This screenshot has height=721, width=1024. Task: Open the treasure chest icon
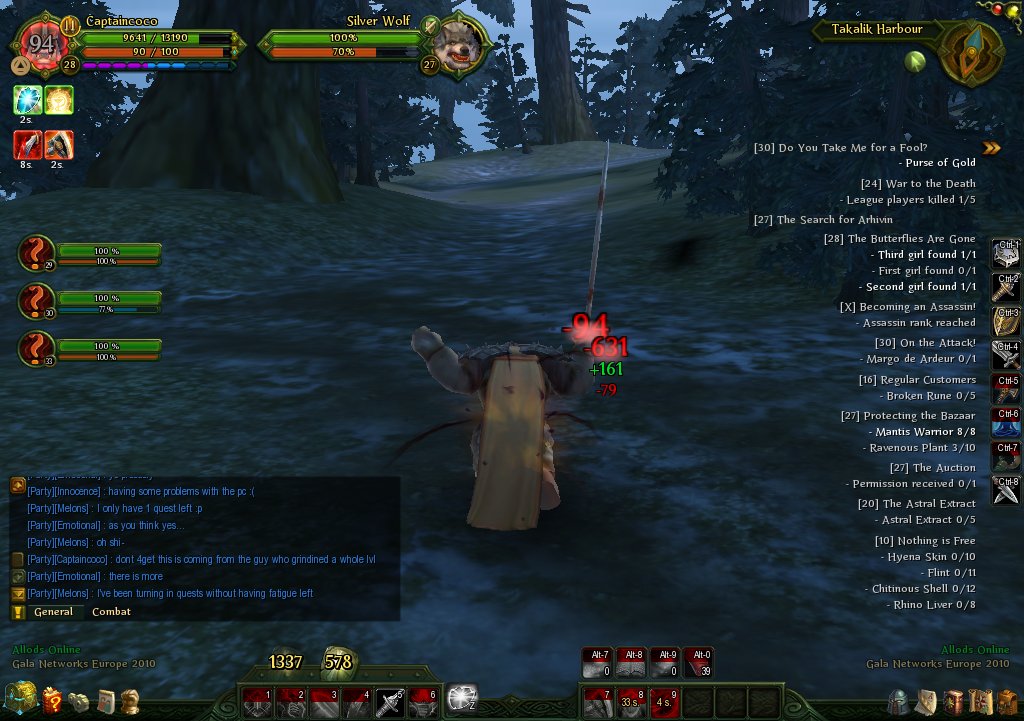click(x=20, y=697)
